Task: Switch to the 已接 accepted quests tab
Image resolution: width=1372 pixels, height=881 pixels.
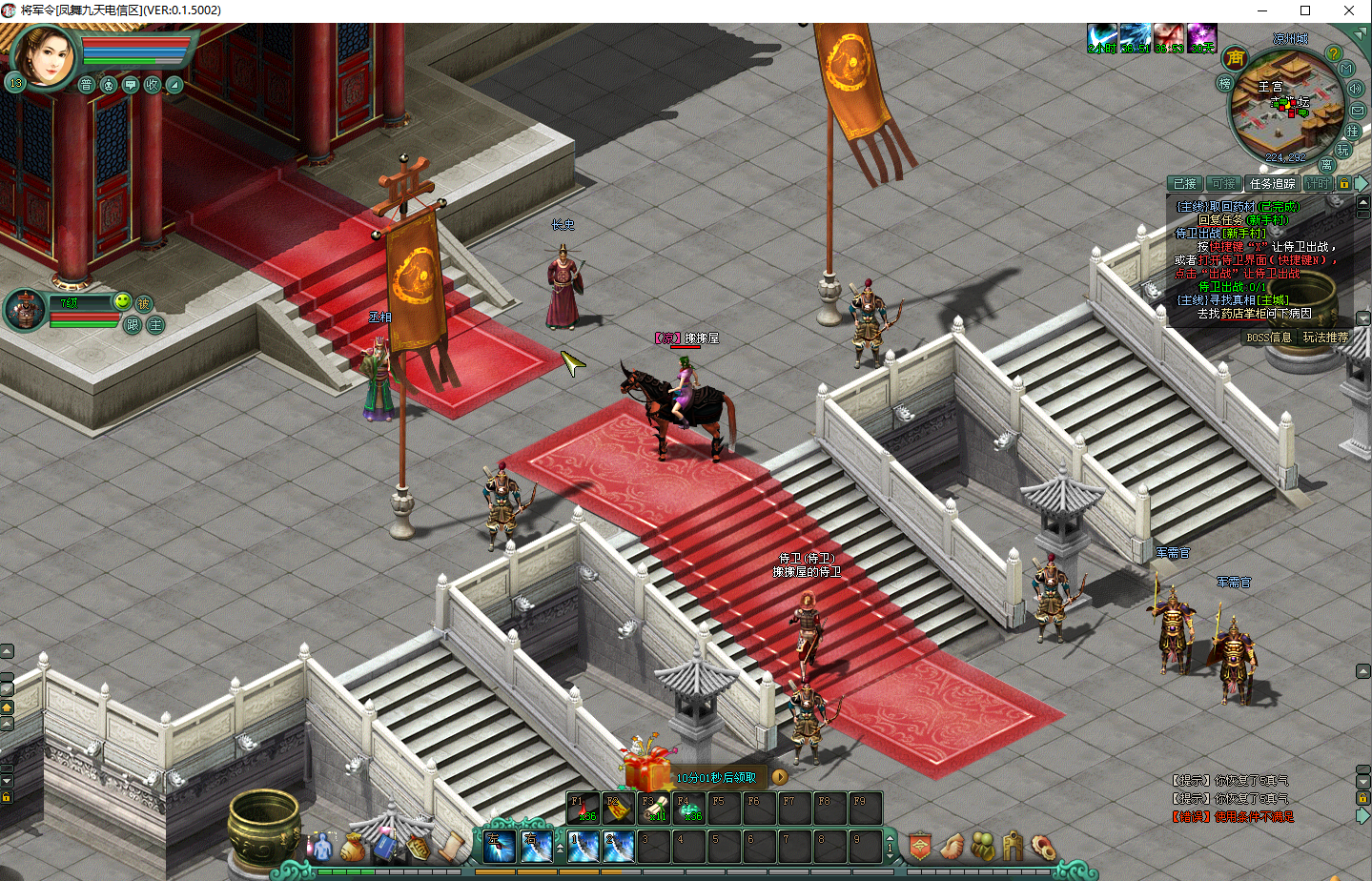Action: (x=1185, y=184)
